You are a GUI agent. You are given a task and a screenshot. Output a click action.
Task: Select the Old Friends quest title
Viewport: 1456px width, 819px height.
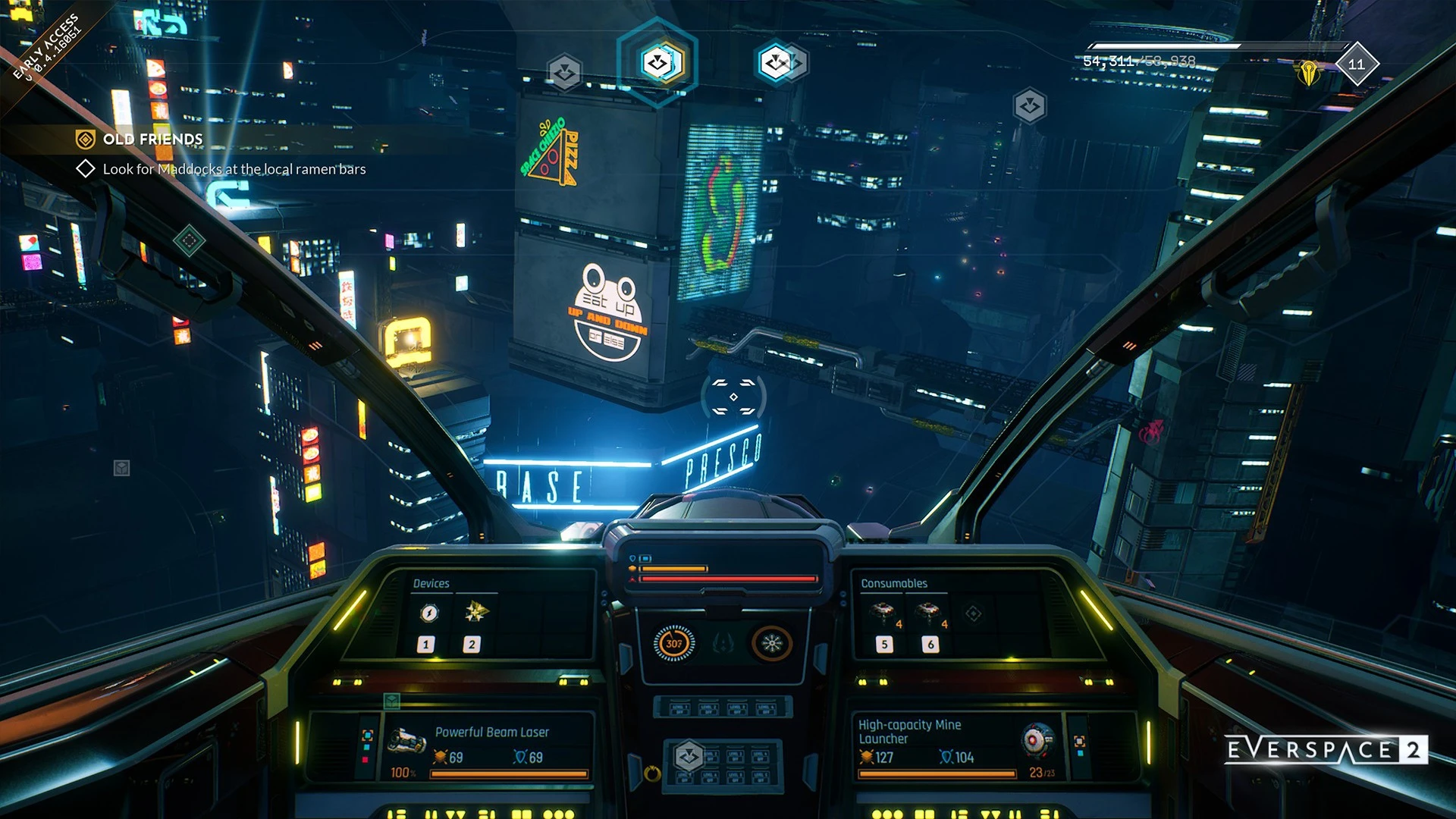(152, 139)
